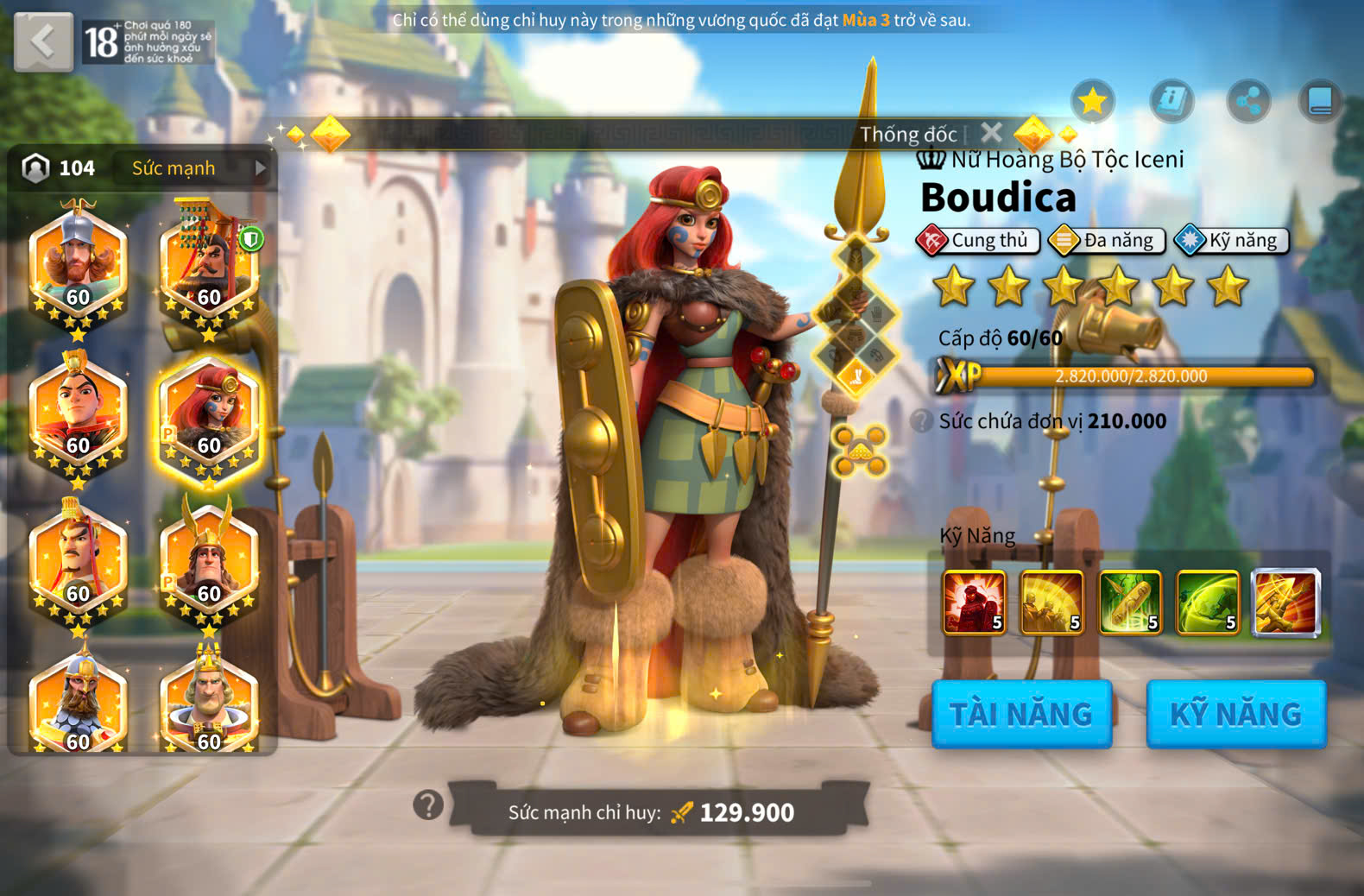
Task: Open the TÀI NĂNG talents screen
Action: coord(1021,714)
